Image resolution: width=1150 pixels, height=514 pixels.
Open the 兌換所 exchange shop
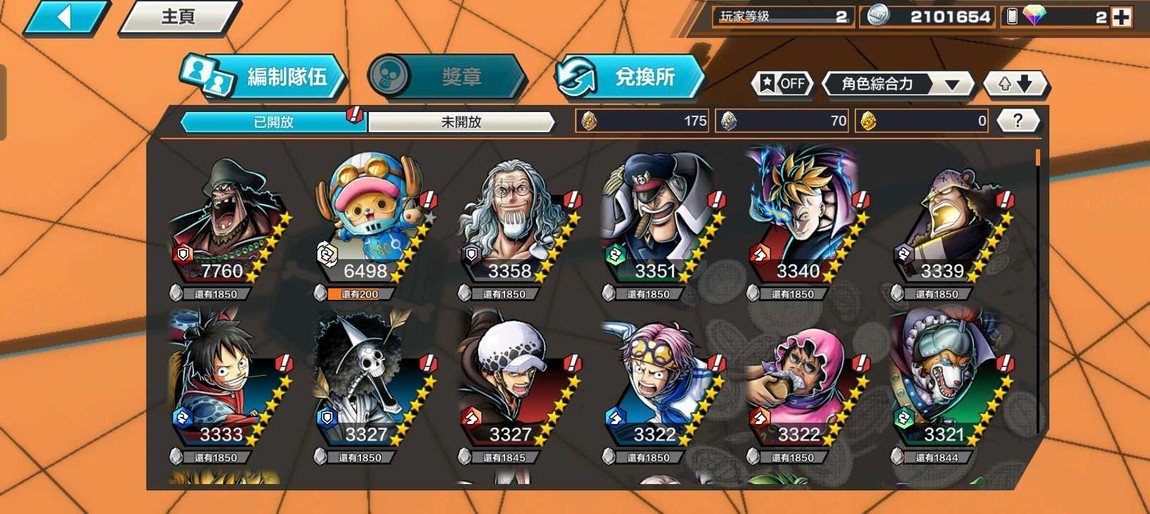point(629,77)
